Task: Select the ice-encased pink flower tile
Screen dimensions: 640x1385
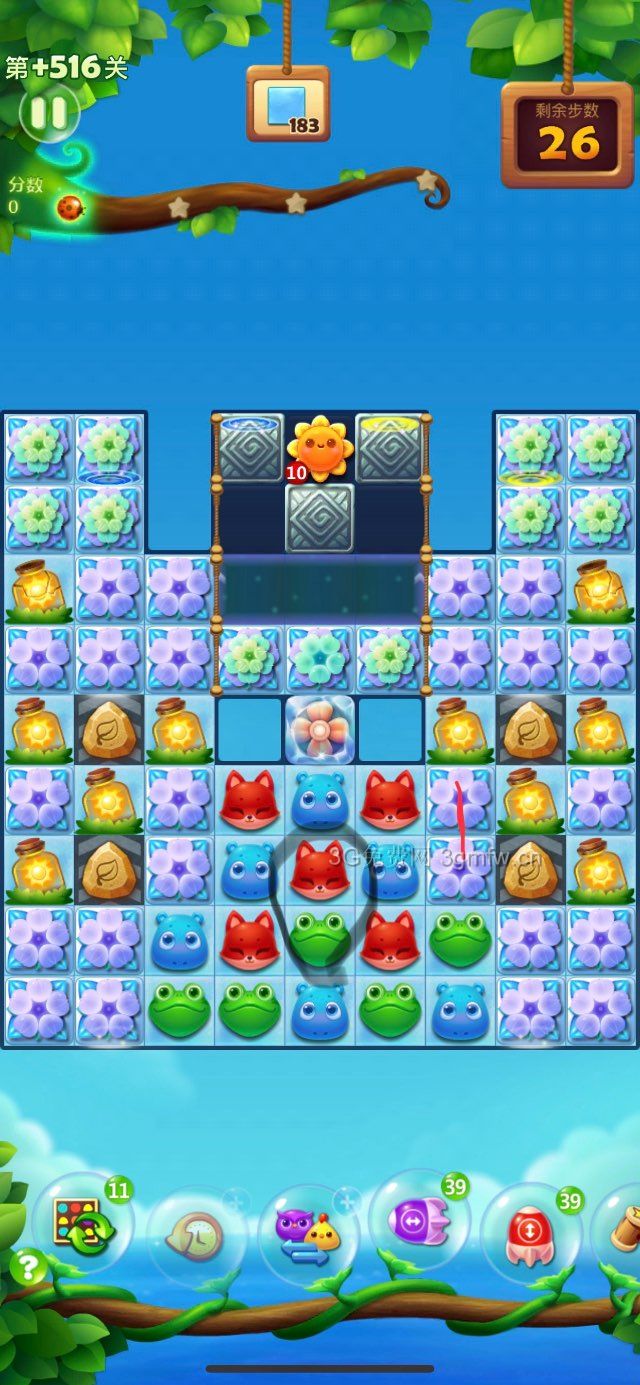Action: tap(320, 730)
